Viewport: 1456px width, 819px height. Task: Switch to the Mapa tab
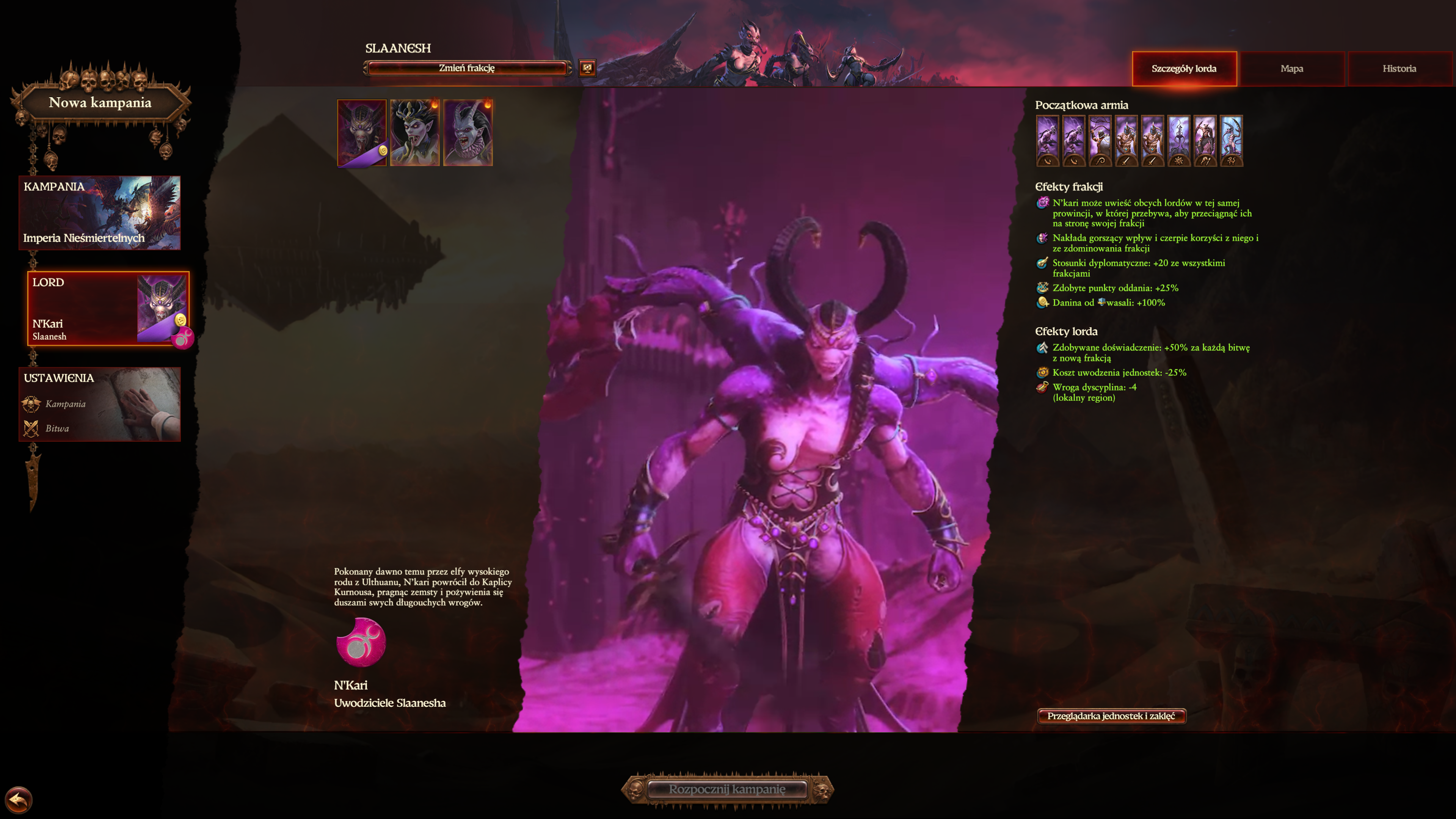(1292, 68)
